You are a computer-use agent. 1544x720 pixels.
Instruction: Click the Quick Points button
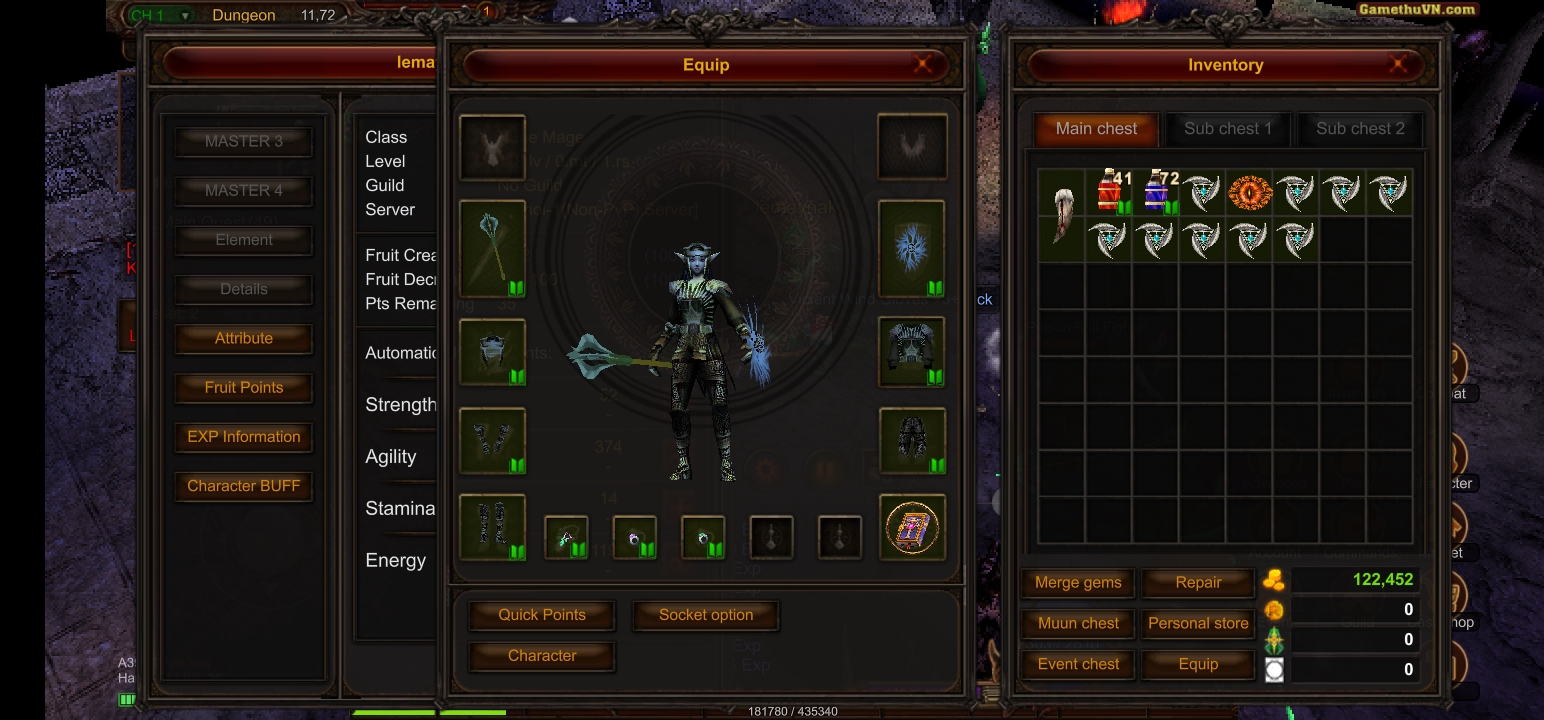(542, 615)
